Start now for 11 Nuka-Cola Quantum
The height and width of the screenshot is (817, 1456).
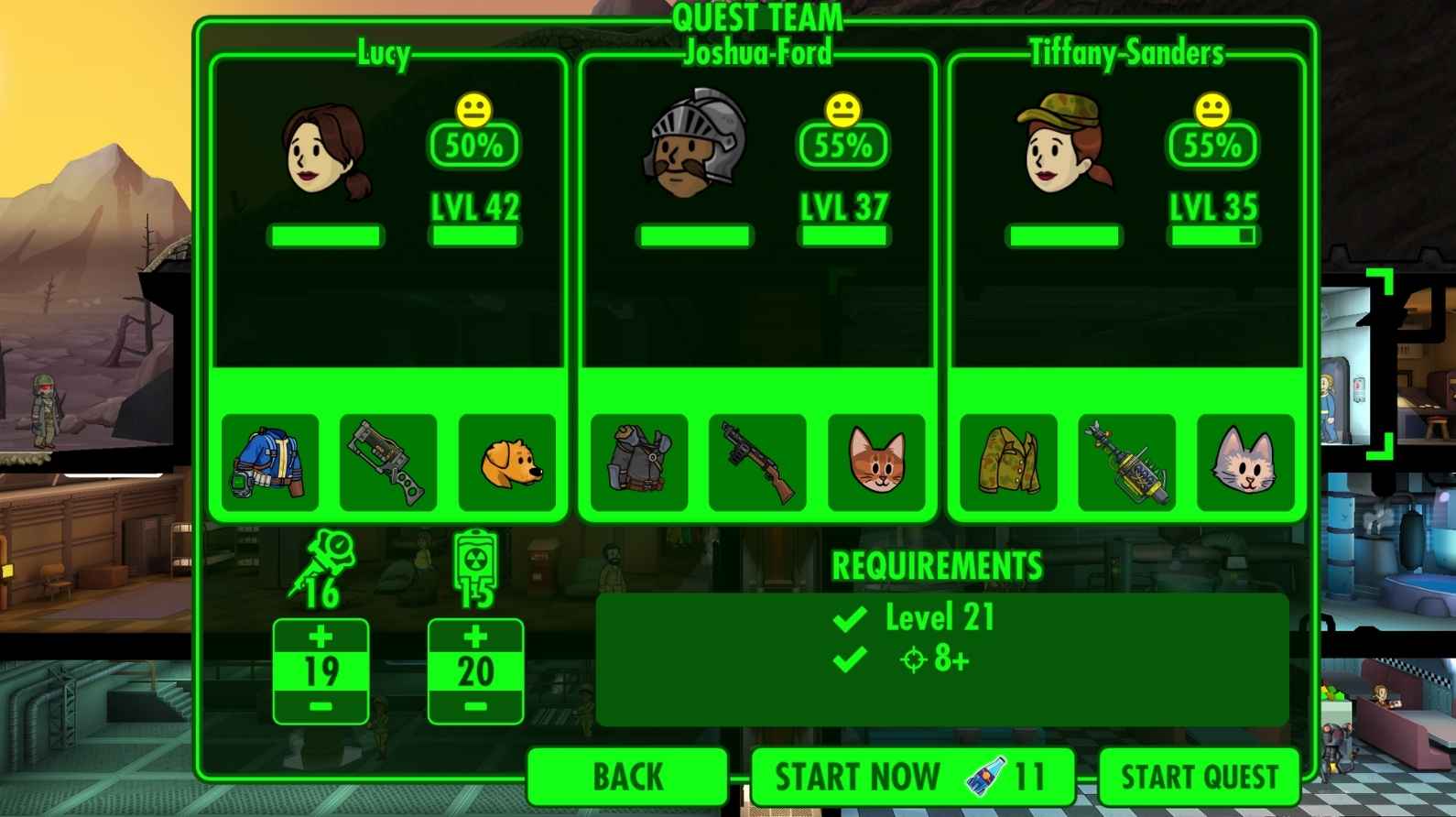(911, 777)
